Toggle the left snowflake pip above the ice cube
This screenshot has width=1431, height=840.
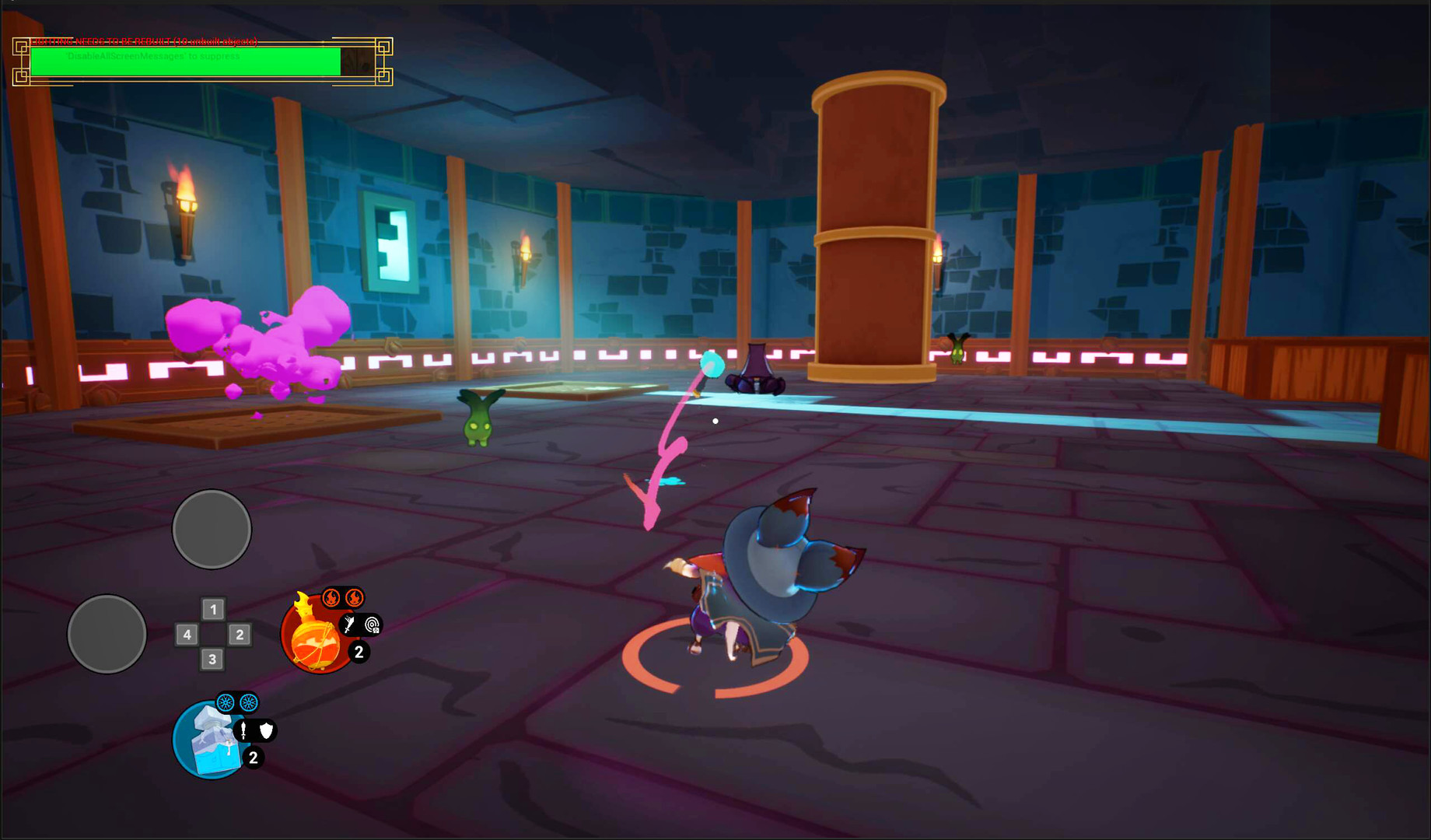coord(224,702)
